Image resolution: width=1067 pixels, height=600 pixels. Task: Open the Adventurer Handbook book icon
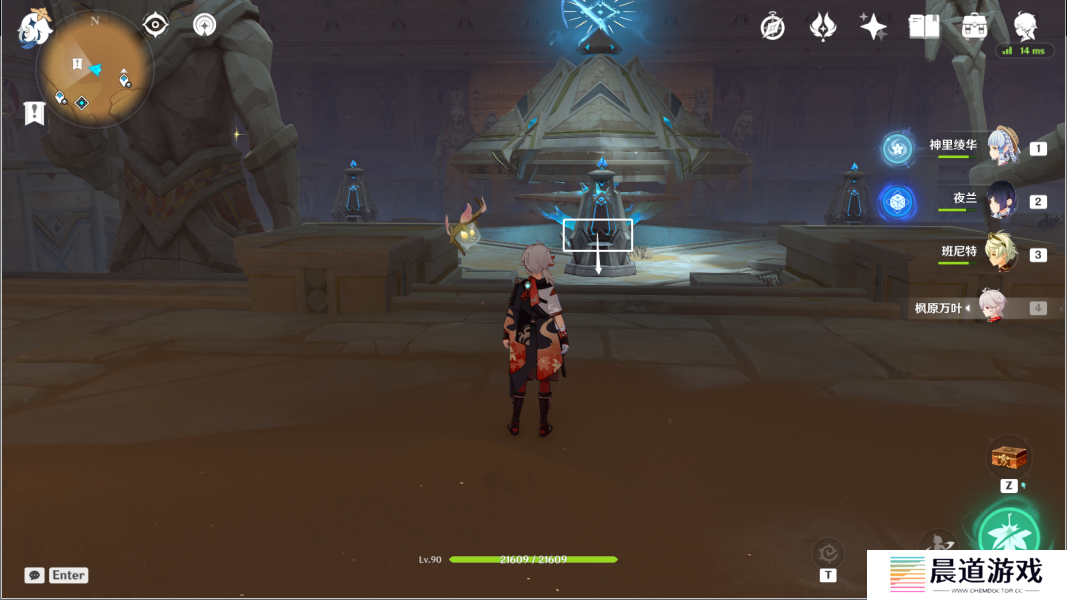coord(924,27)
